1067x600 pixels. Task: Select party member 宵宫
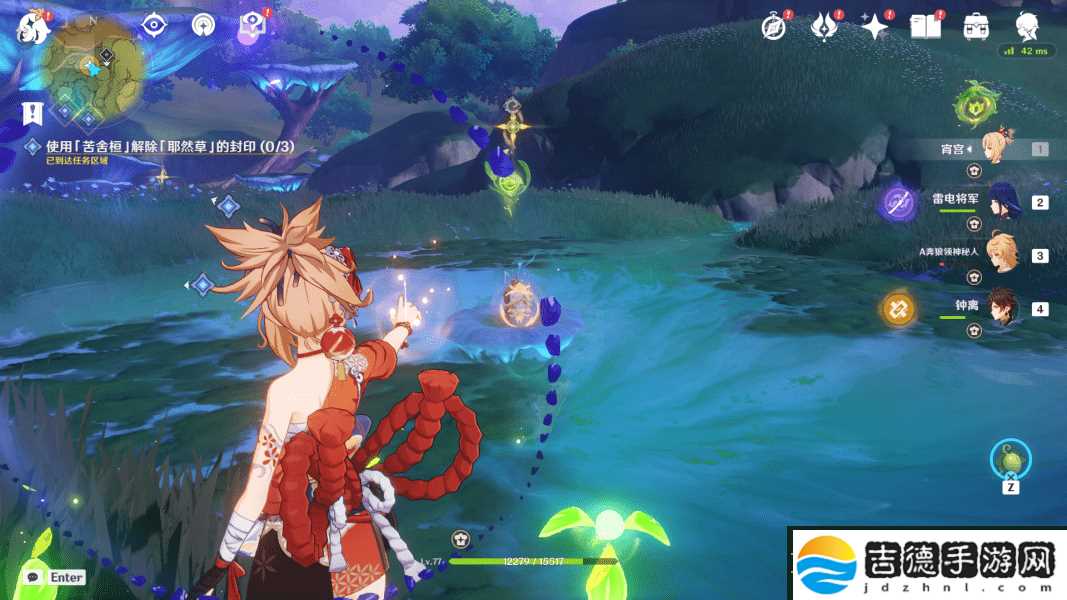pyautogui.click(x=998, y=149)
